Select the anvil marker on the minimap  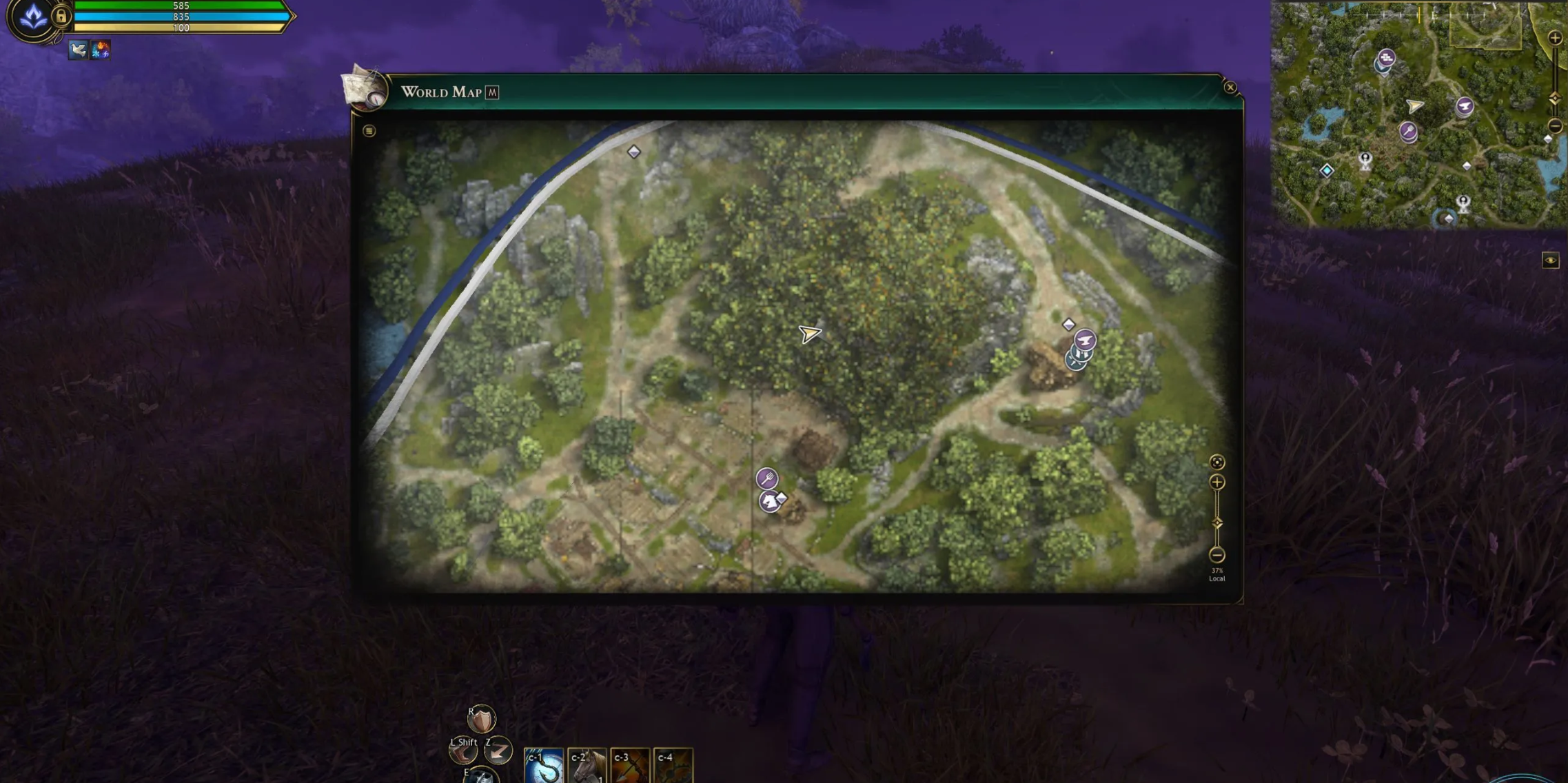pos(1465,106)
